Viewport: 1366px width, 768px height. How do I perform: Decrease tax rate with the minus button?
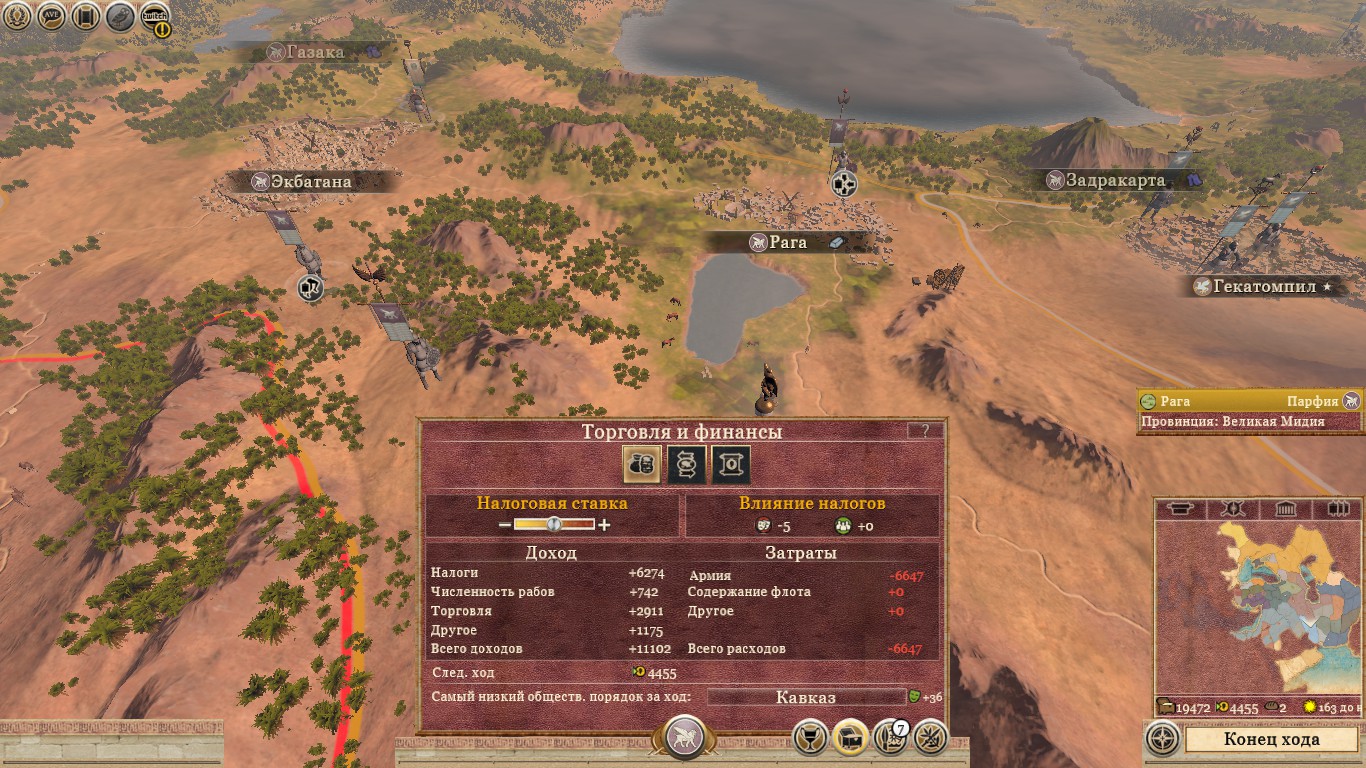[505, 525]
